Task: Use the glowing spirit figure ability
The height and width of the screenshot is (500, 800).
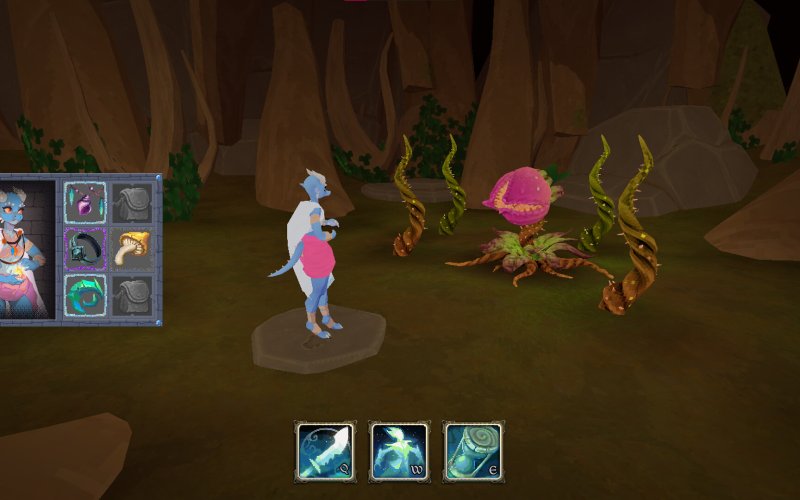Action: 399,451
